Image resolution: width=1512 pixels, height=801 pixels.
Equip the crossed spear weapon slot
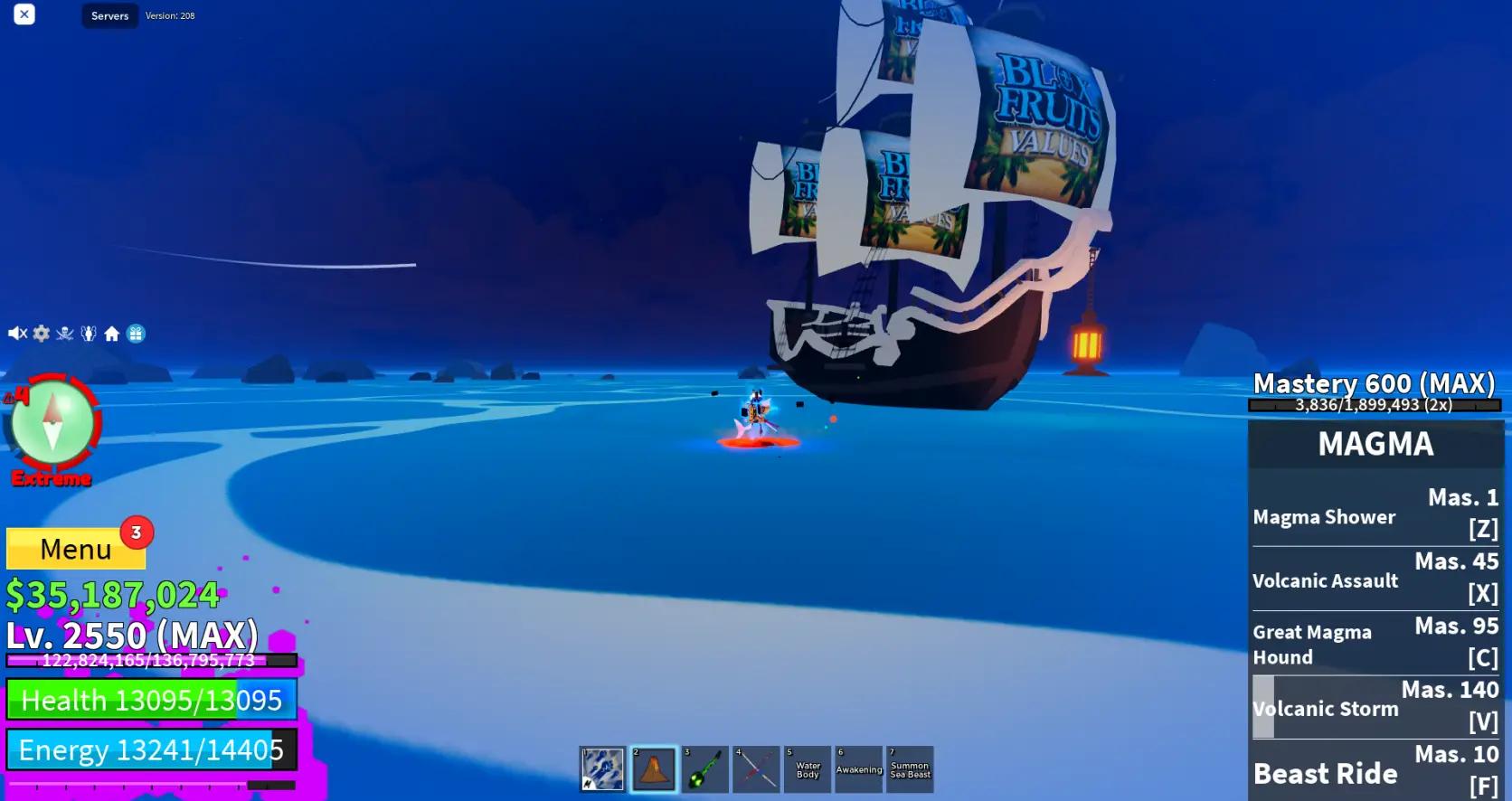click(756, 769)
